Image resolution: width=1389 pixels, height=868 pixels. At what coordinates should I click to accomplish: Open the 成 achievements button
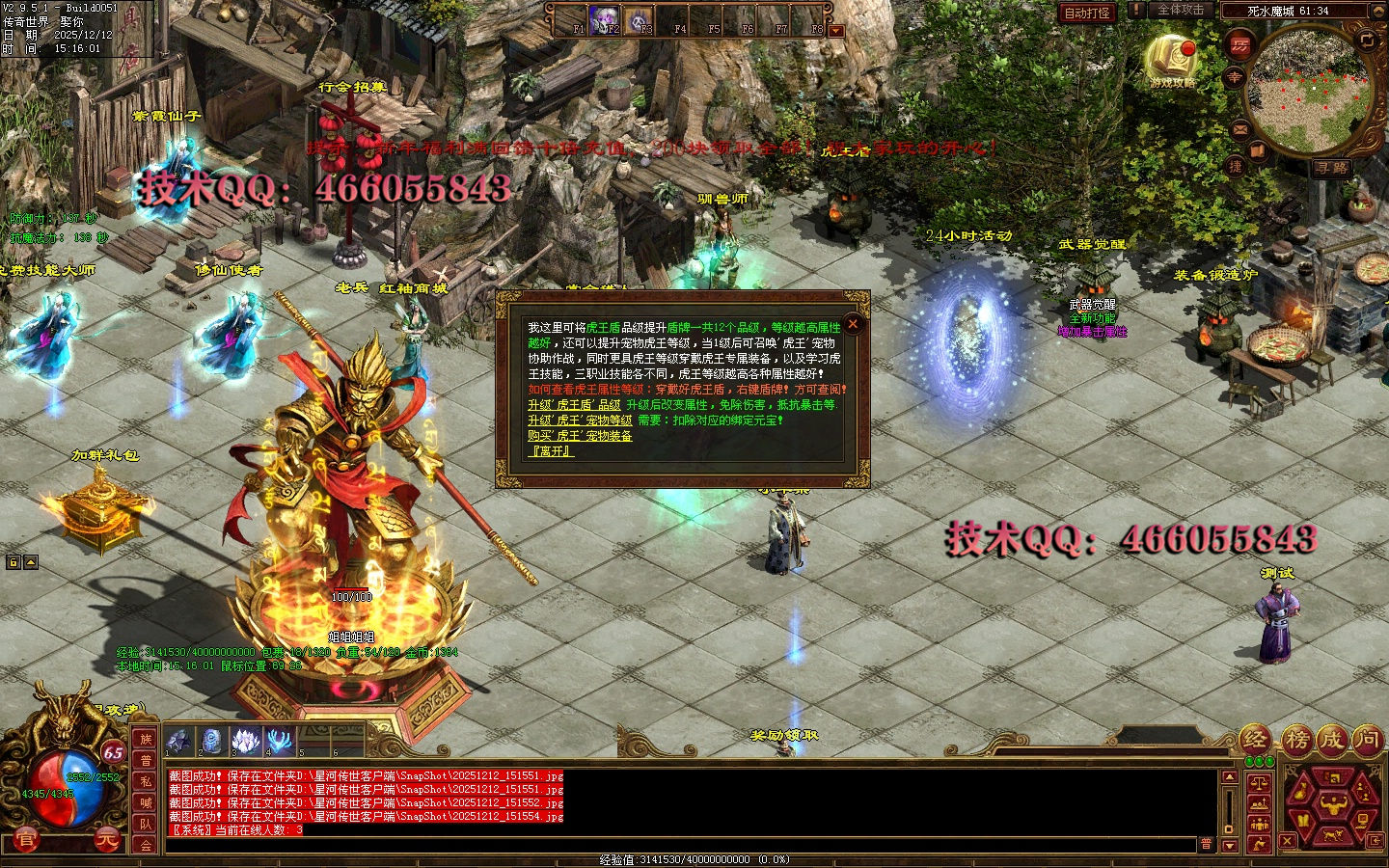1332,740
